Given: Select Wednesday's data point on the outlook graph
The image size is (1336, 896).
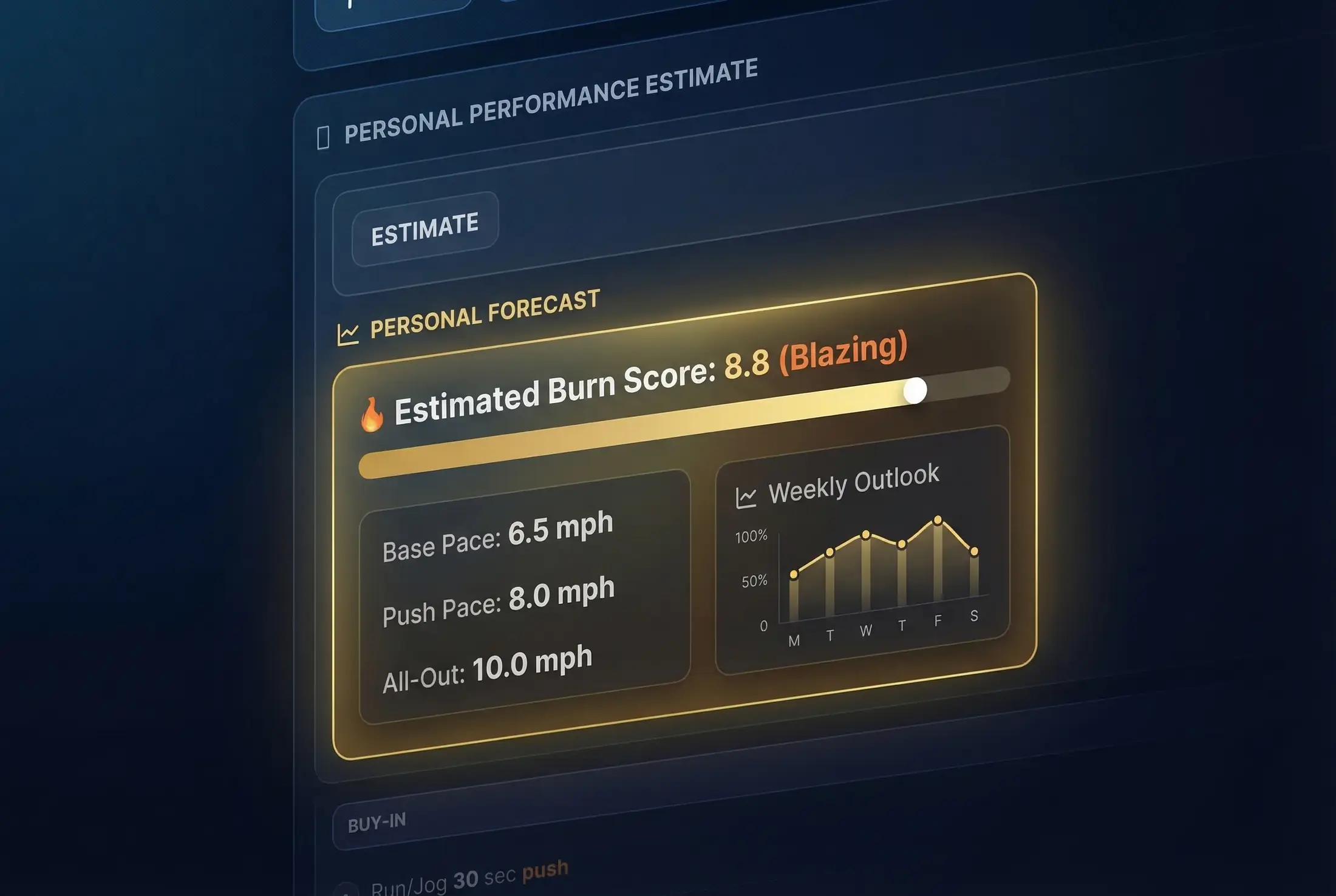Looking at the screenshot, I should (865, 534).
